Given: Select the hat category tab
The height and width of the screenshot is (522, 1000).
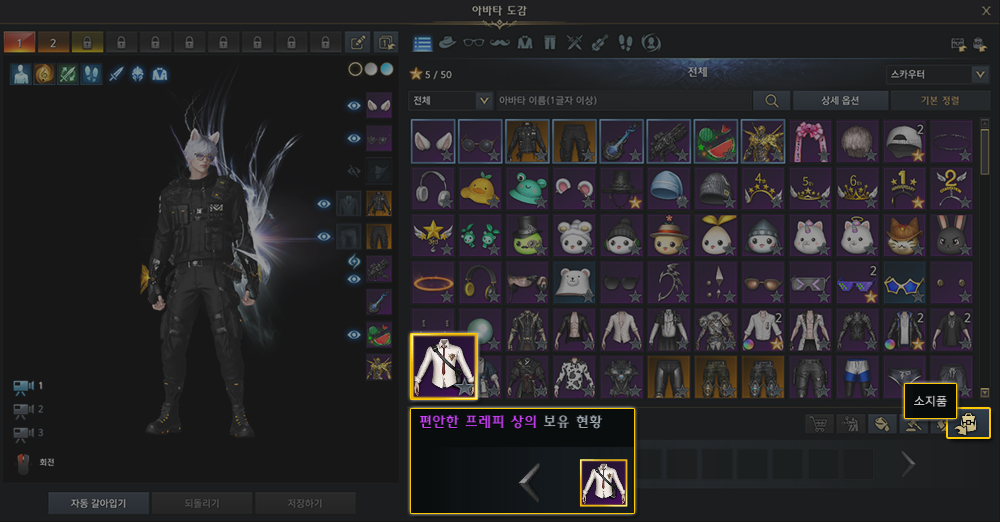Looking at the screenshot, I should 448,43.
